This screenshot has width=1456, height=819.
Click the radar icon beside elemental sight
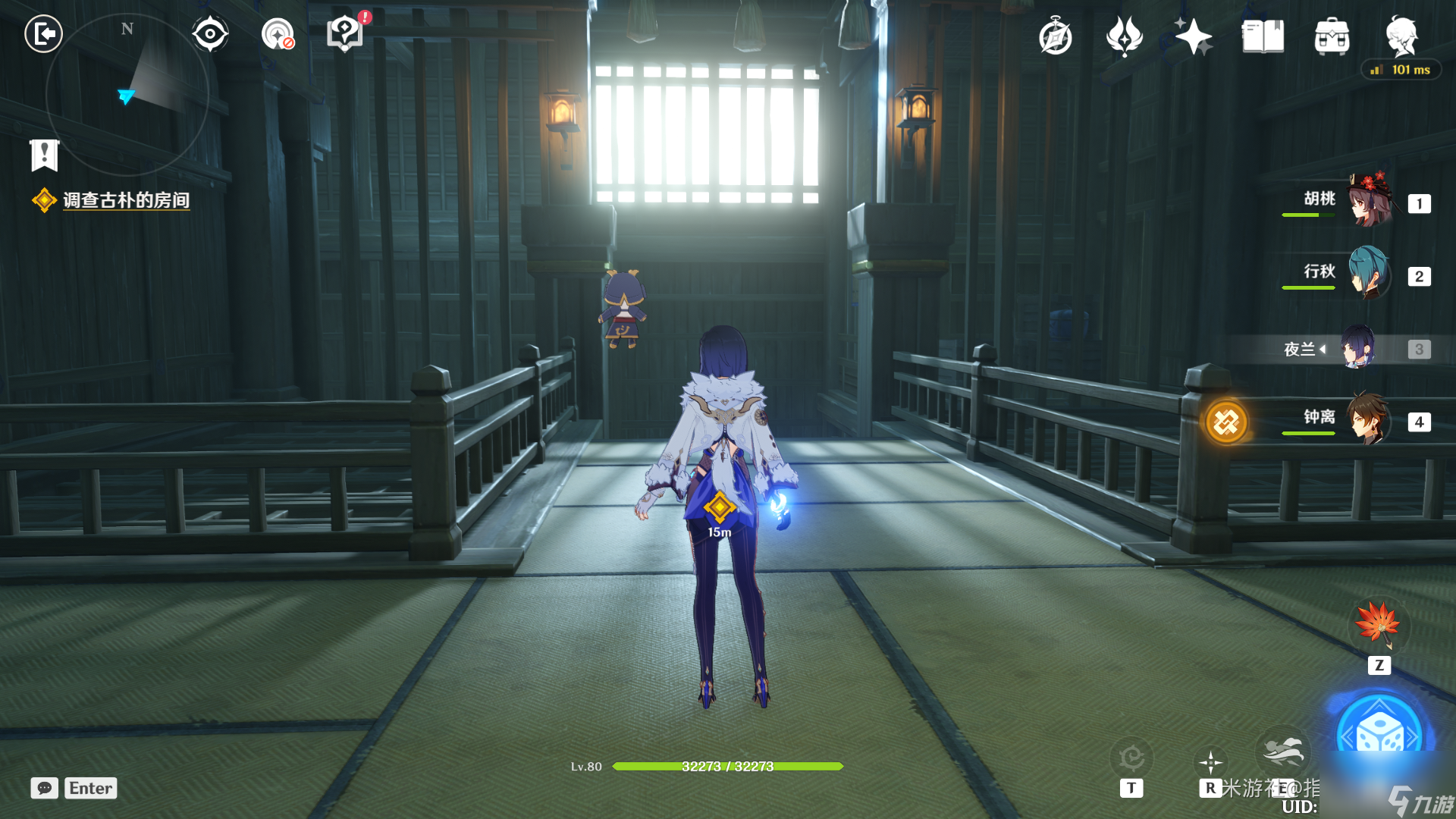[278, 34]
